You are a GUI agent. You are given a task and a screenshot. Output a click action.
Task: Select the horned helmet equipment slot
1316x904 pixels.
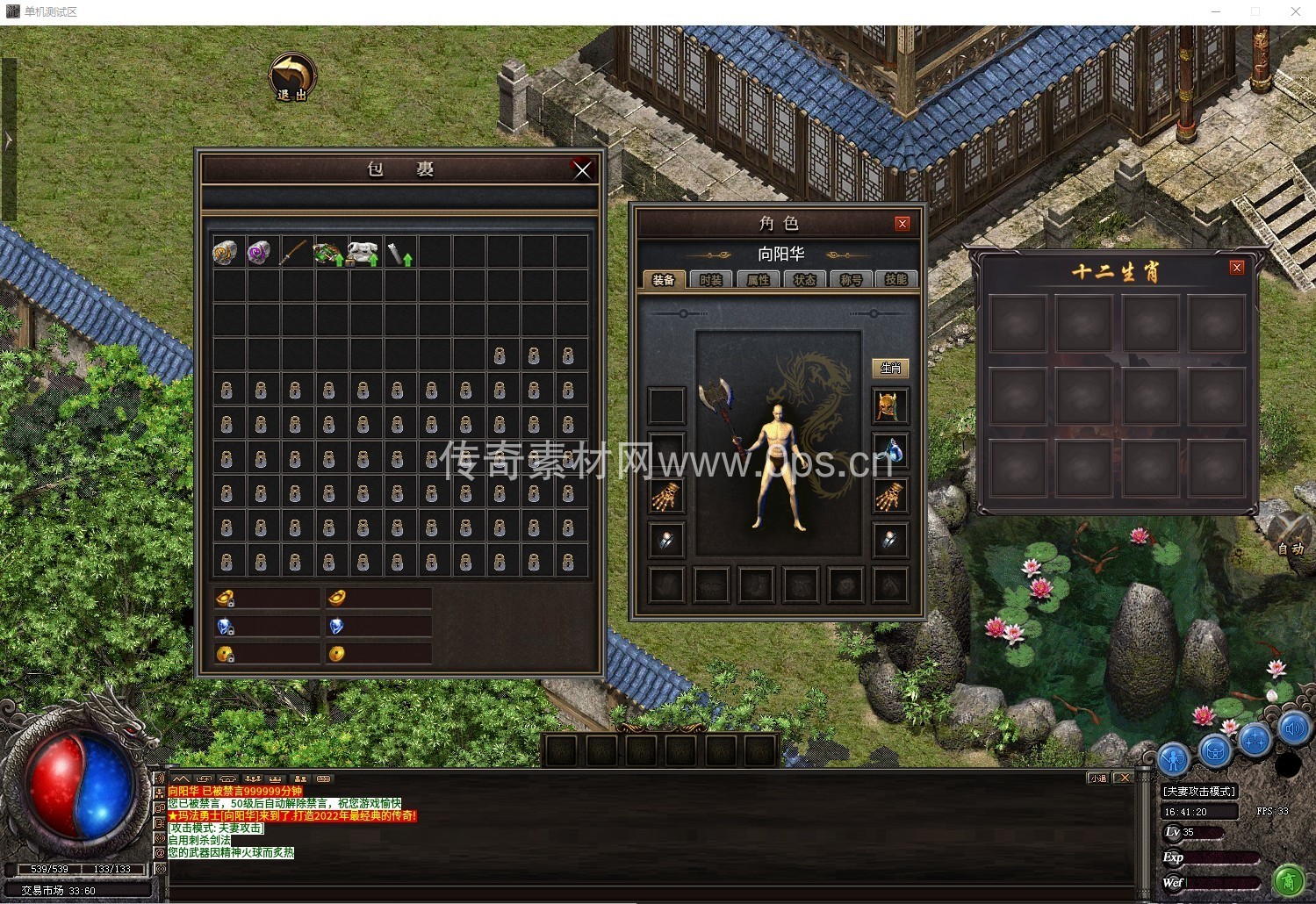(889, 406)
